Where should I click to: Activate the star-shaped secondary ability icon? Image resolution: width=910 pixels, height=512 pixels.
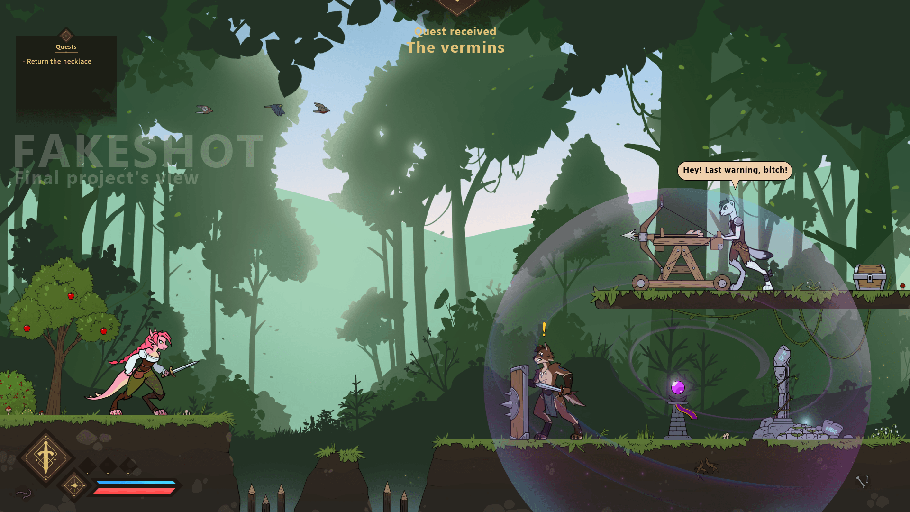click(x=74, y=486)
